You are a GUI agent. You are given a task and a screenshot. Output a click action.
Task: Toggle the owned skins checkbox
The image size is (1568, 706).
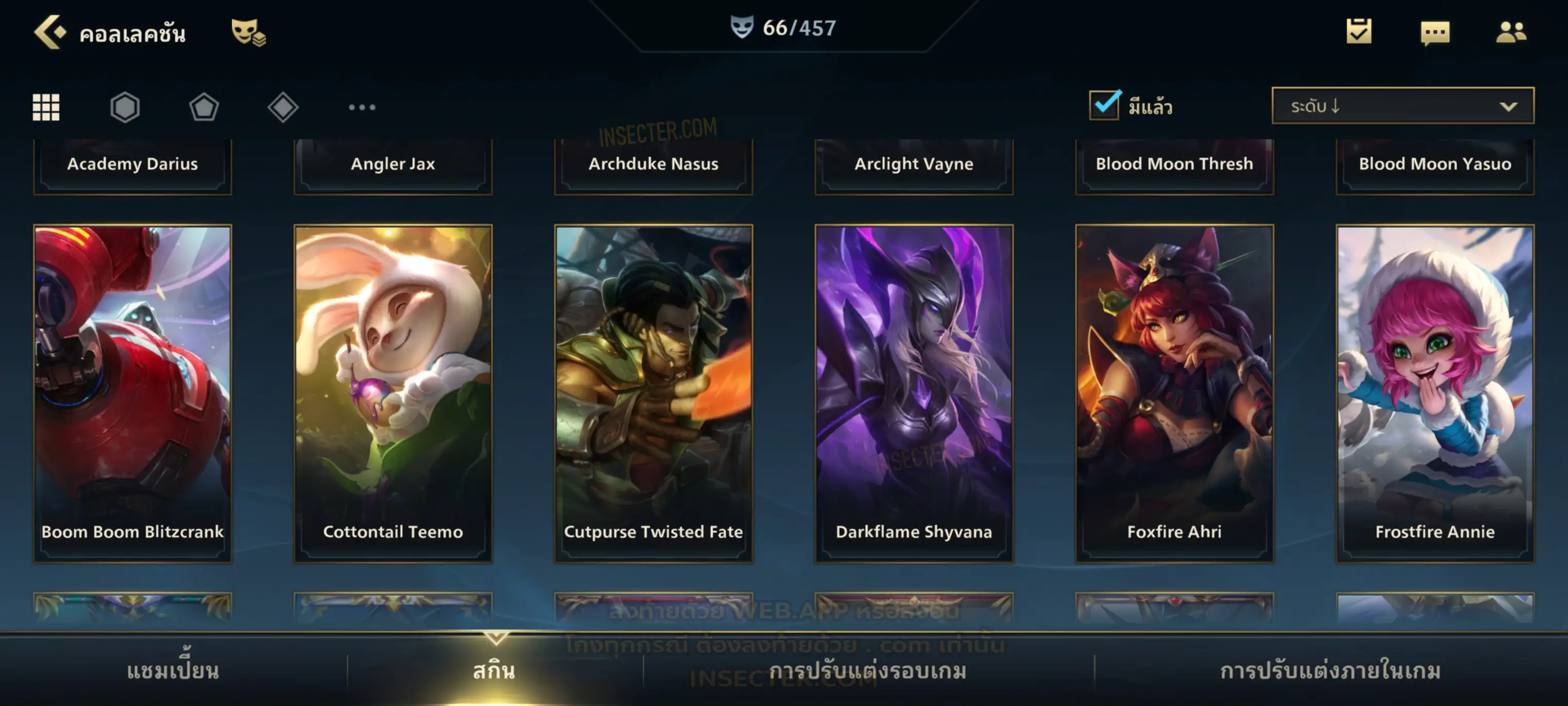(x=1104, y=105)
